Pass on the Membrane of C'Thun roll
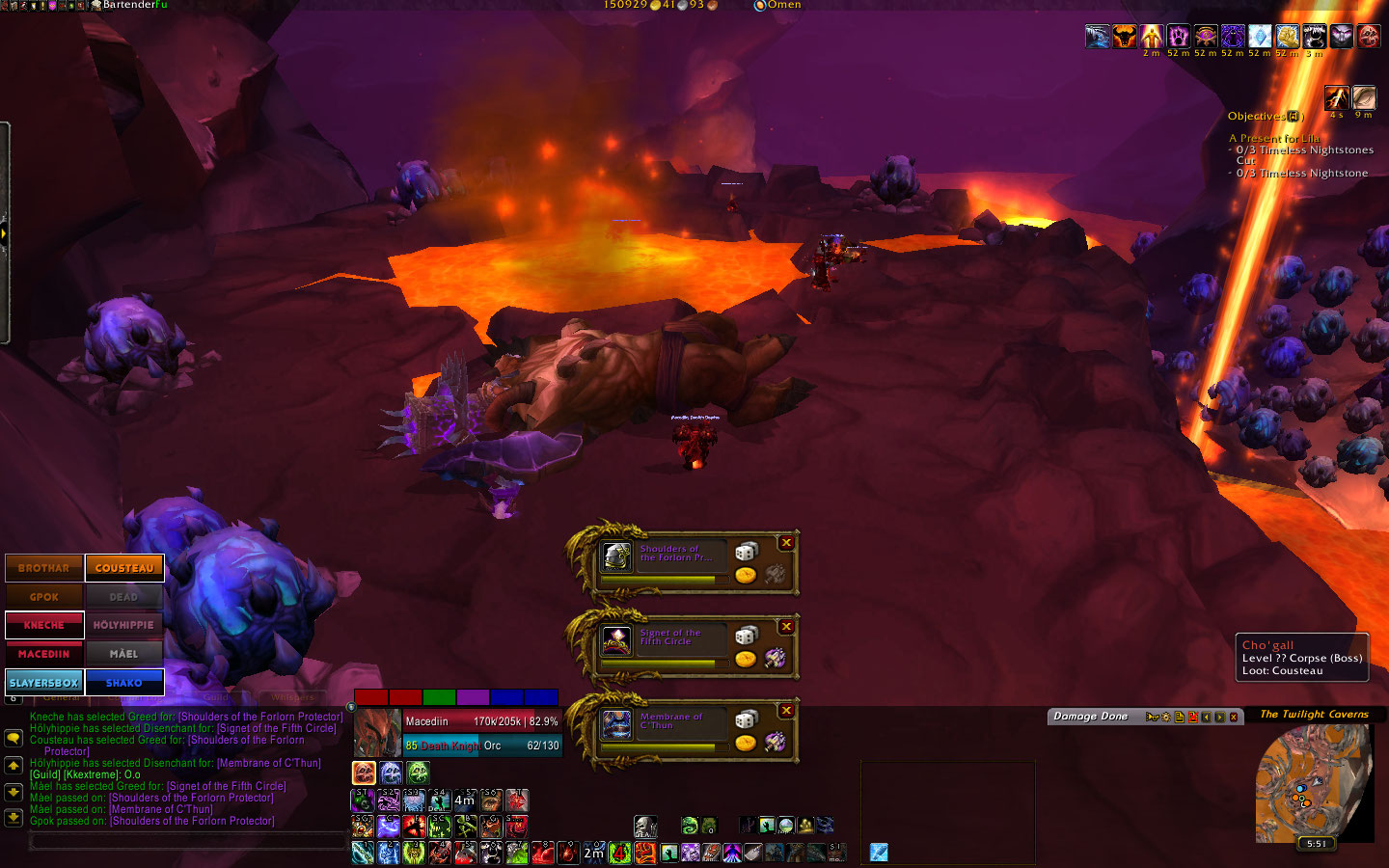 point(786,711)
